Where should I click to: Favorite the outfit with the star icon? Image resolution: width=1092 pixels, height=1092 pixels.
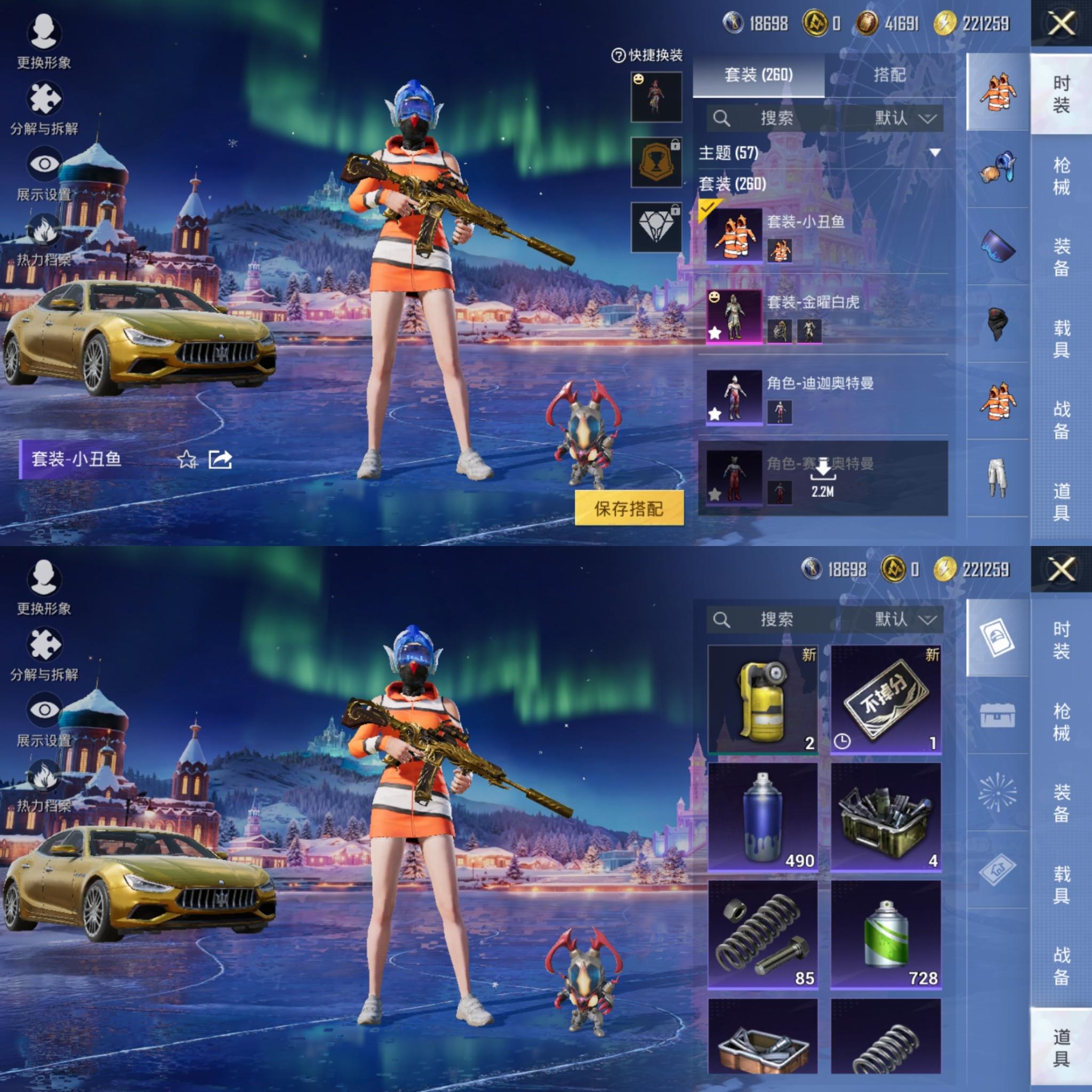(187, 460)
